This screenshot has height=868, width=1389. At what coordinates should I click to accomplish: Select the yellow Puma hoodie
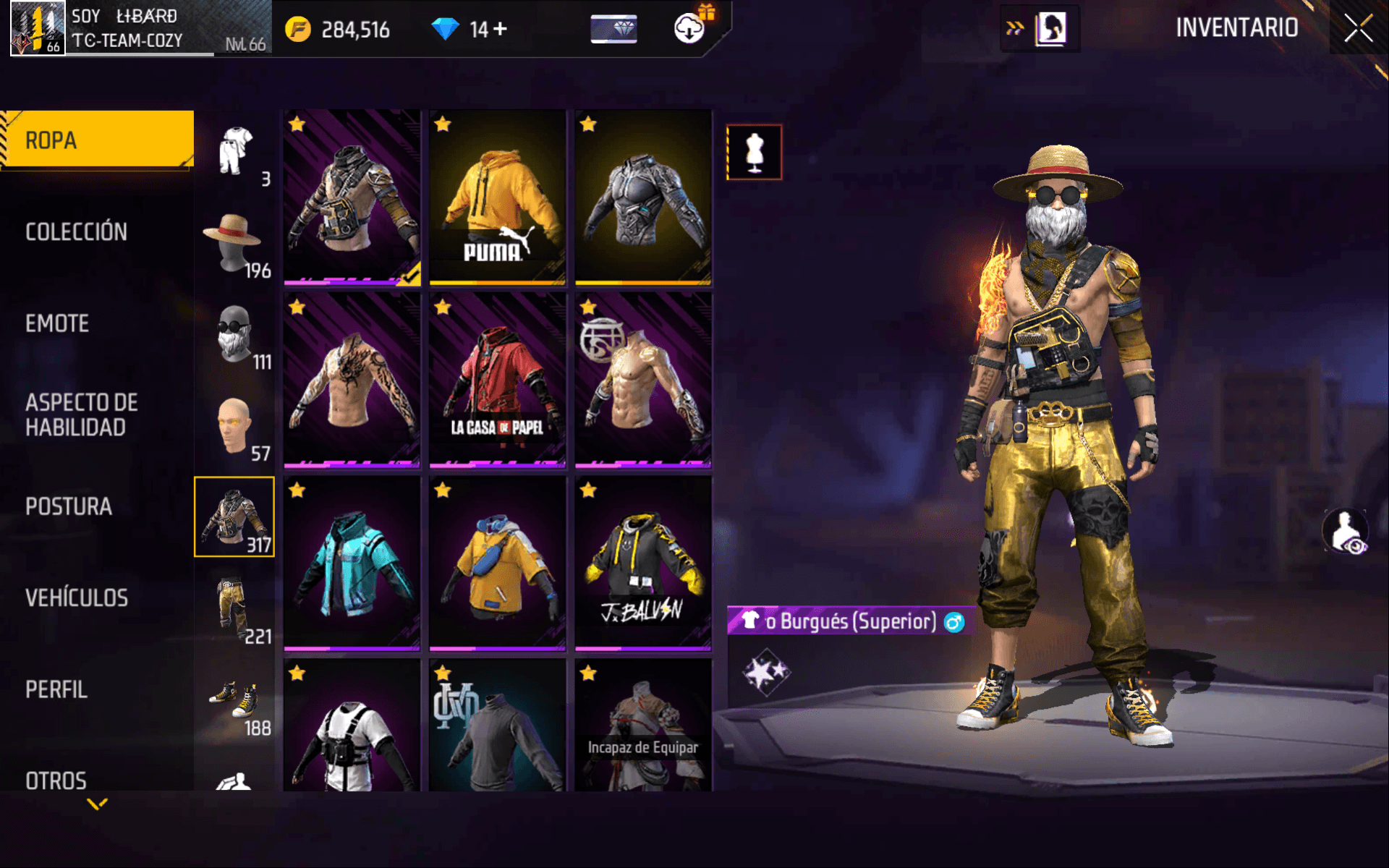pyautogui.click(x=497, y=197)
